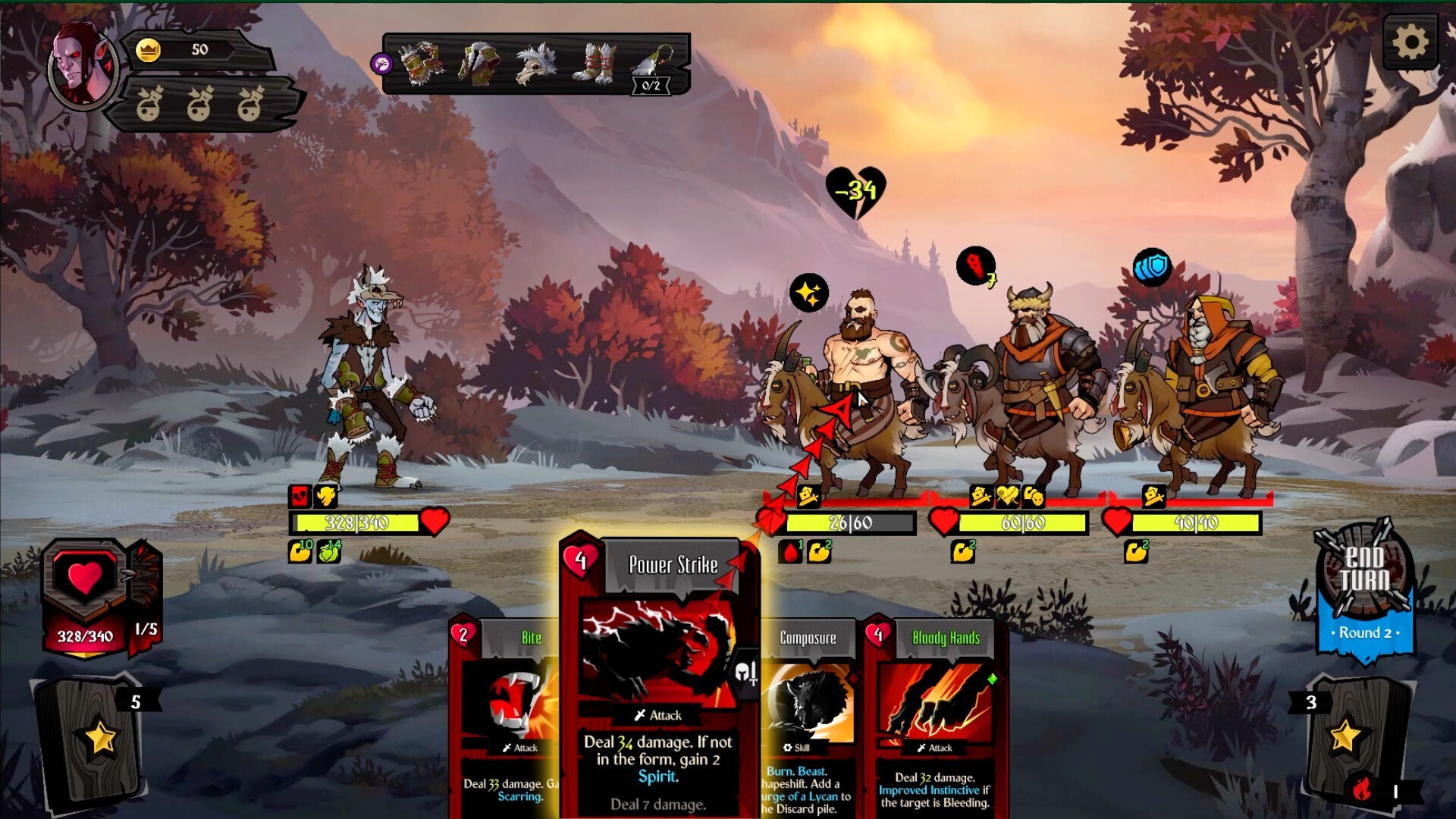Click the gold crown currency icon
This screenshot has height=819, width=1456.
click(149, 50)
